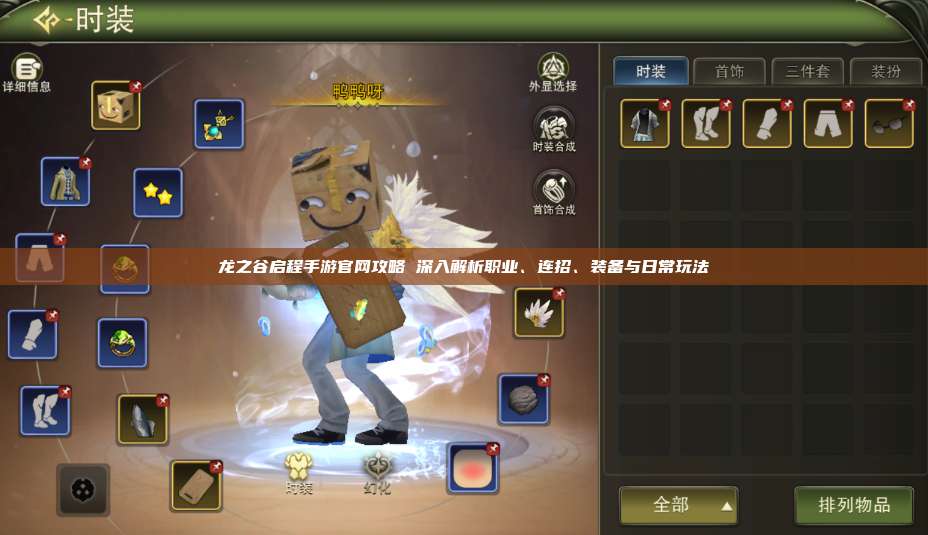
Task: Select the white wings equipment slot
Action: pyautogui.click(x=539, y=313)
